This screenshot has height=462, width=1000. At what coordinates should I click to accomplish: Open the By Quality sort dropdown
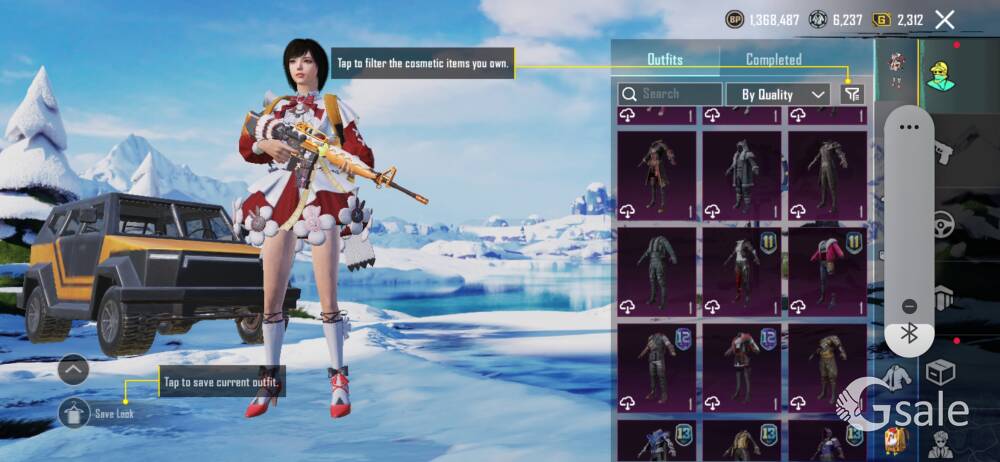(x=783, y=94)
